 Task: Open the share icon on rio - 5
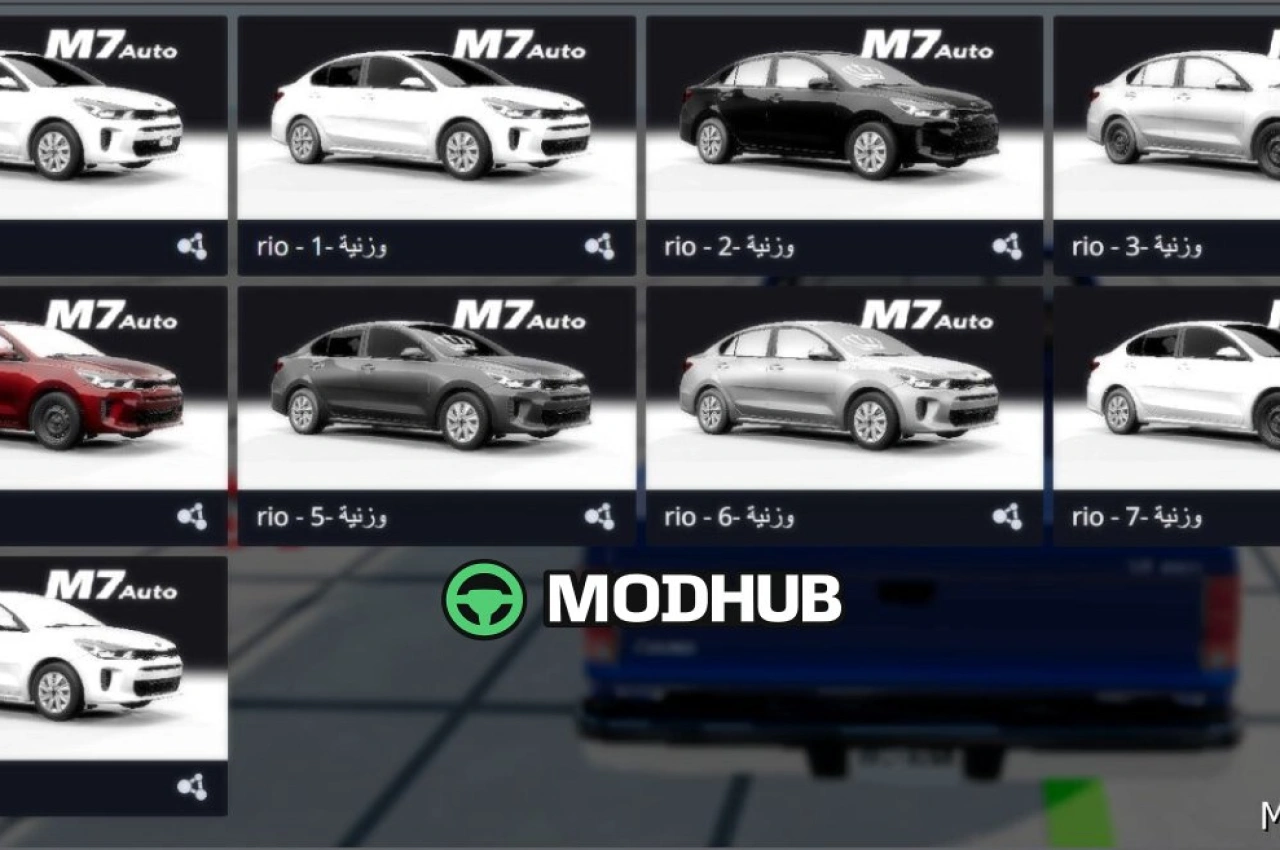(599, 516)
